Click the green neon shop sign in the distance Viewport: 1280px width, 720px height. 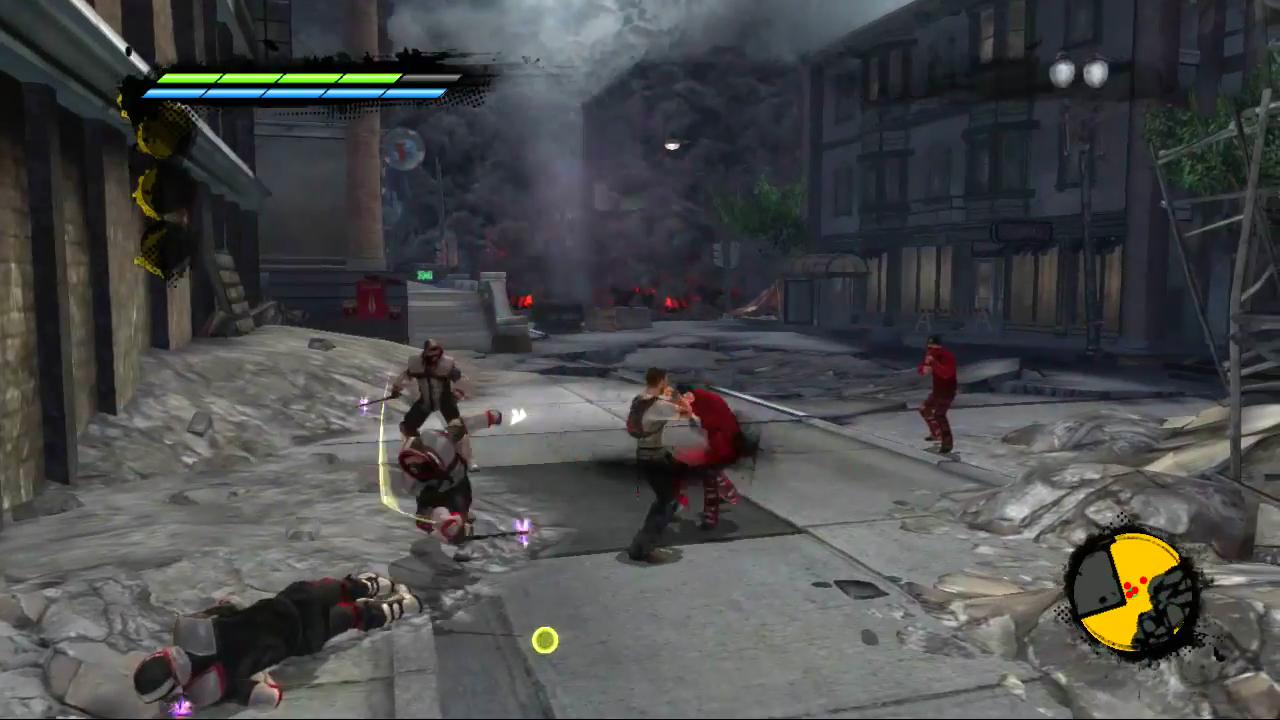(x=424, y=274)
